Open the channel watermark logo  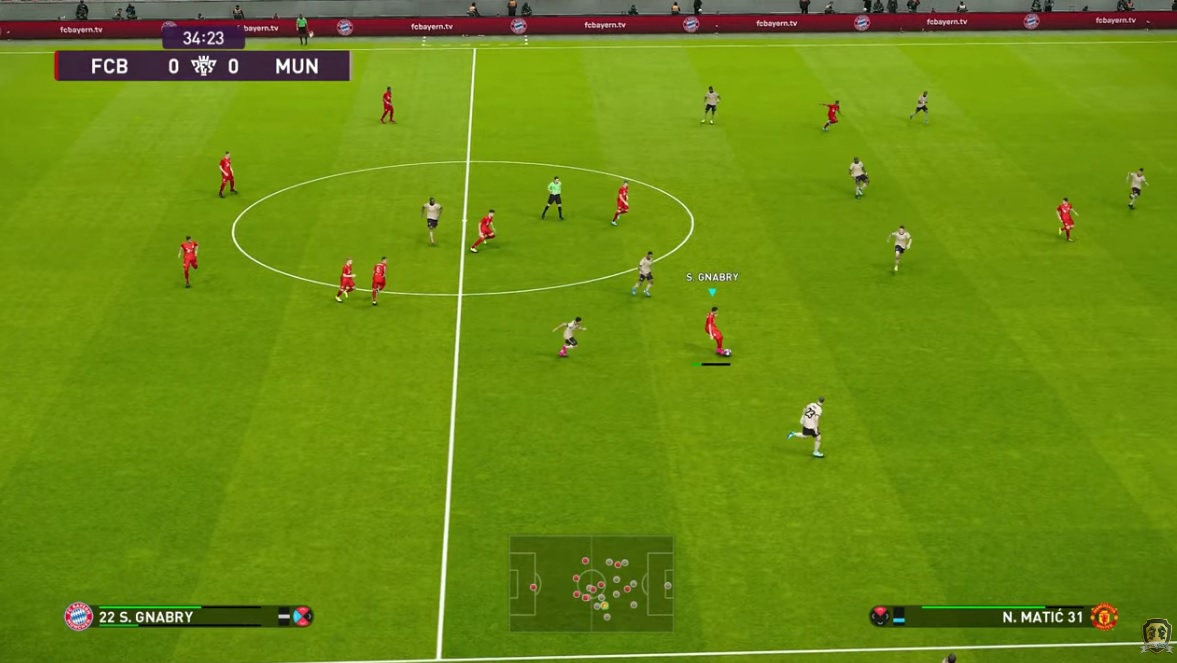point(1156,636)
